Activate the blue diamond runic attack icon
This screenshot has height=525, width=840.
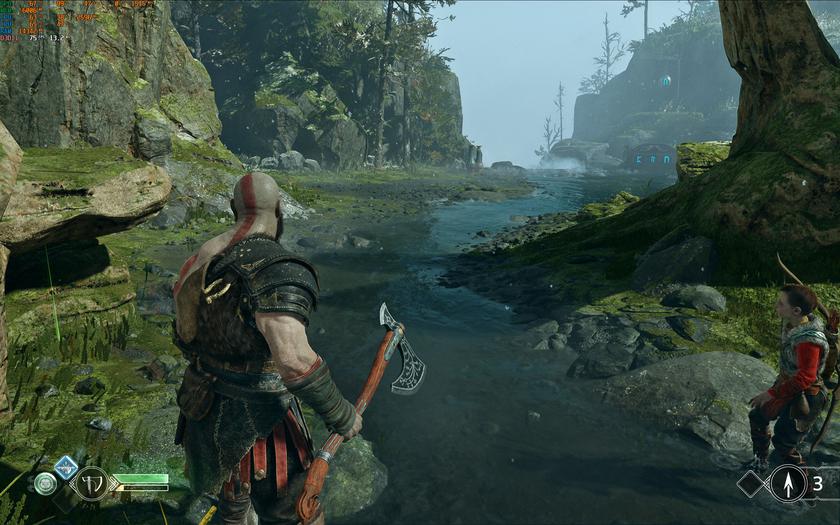pos(66,466)
